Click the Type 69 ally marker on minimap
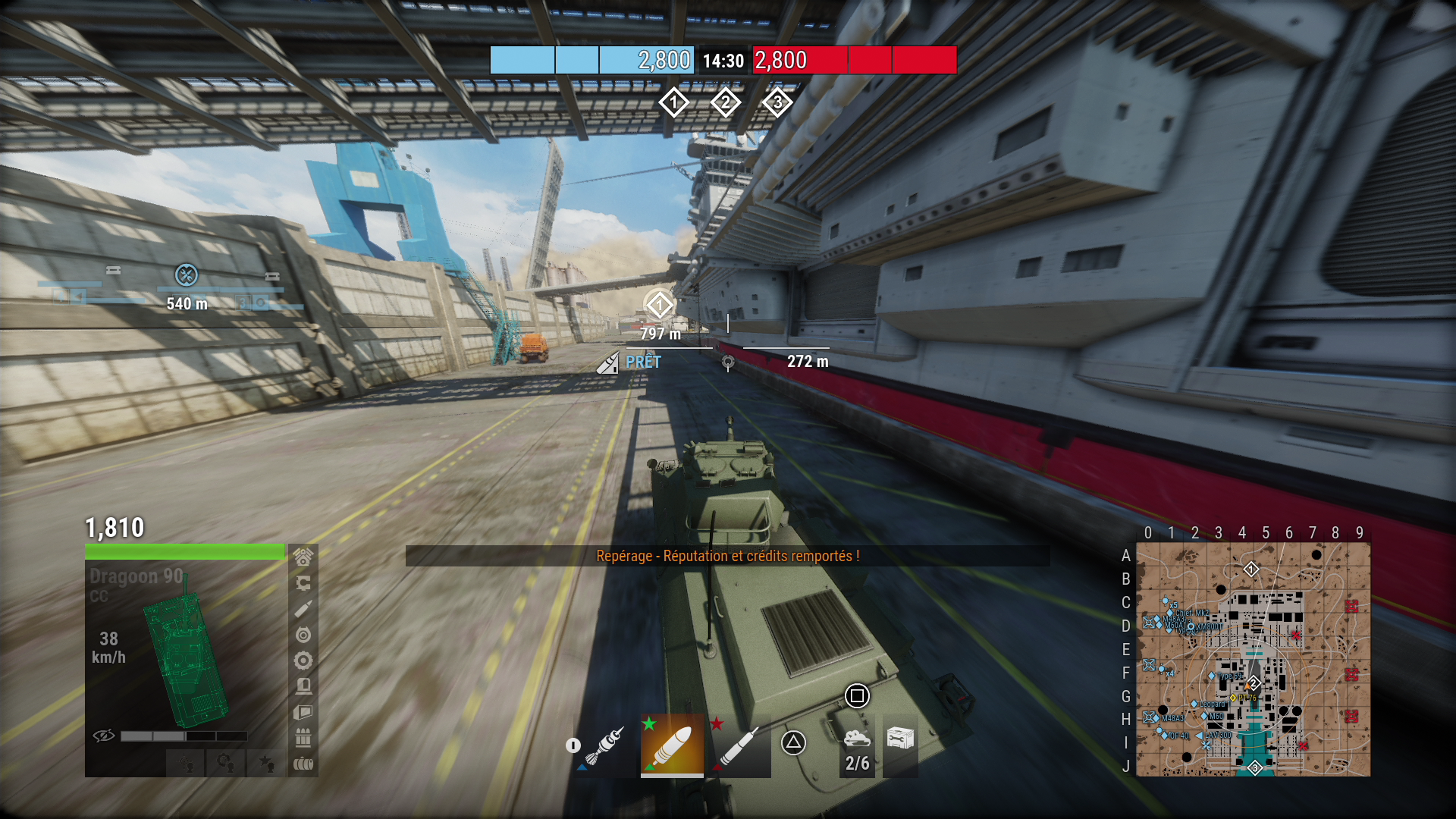The image size is (1456, 819). [1212, 676]
